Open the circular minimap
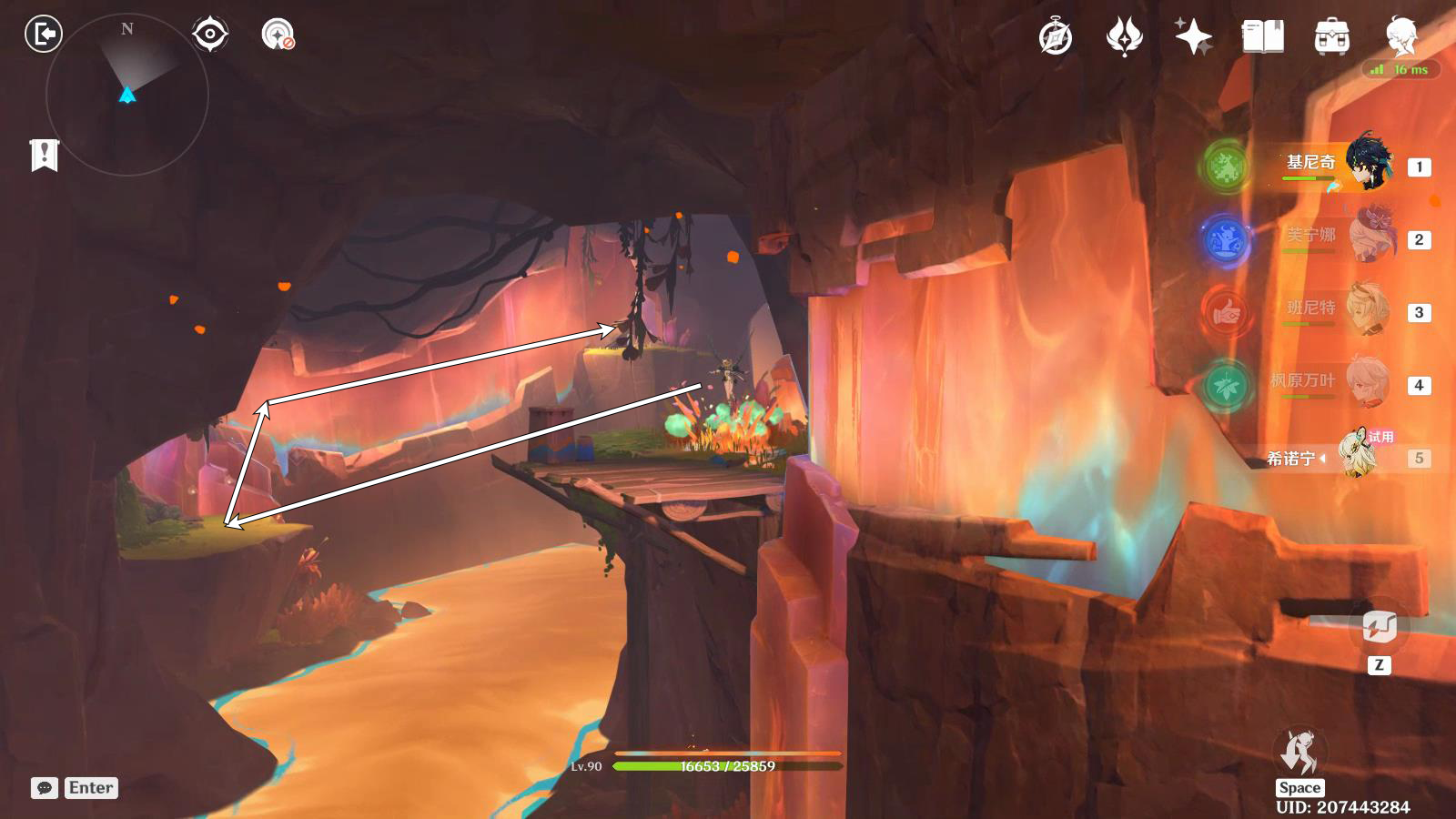Viewport: 1456px width, 819px height. click(x=127, y=94)
